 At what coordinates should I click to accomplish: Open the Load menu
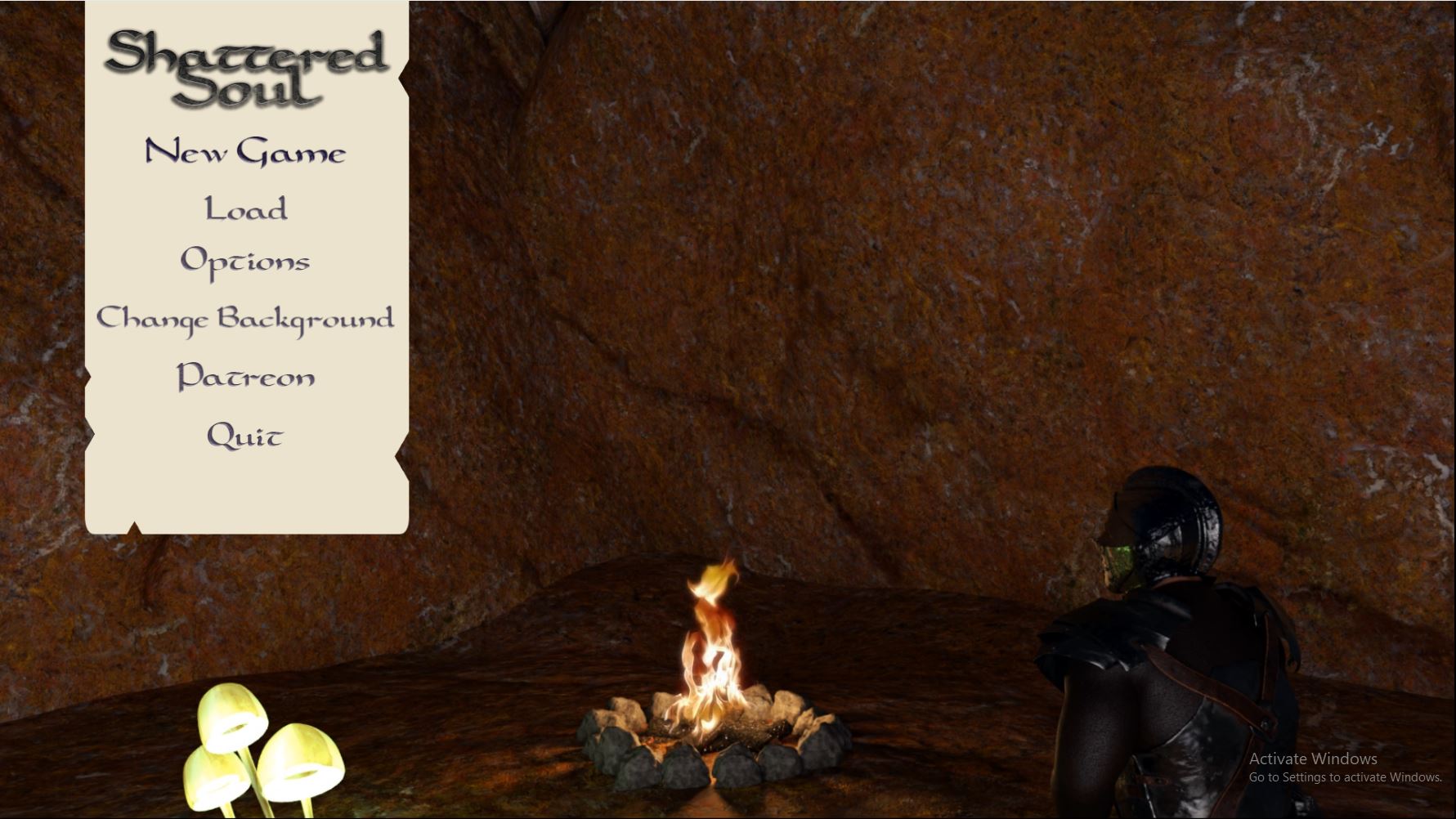tap(245, 208)
